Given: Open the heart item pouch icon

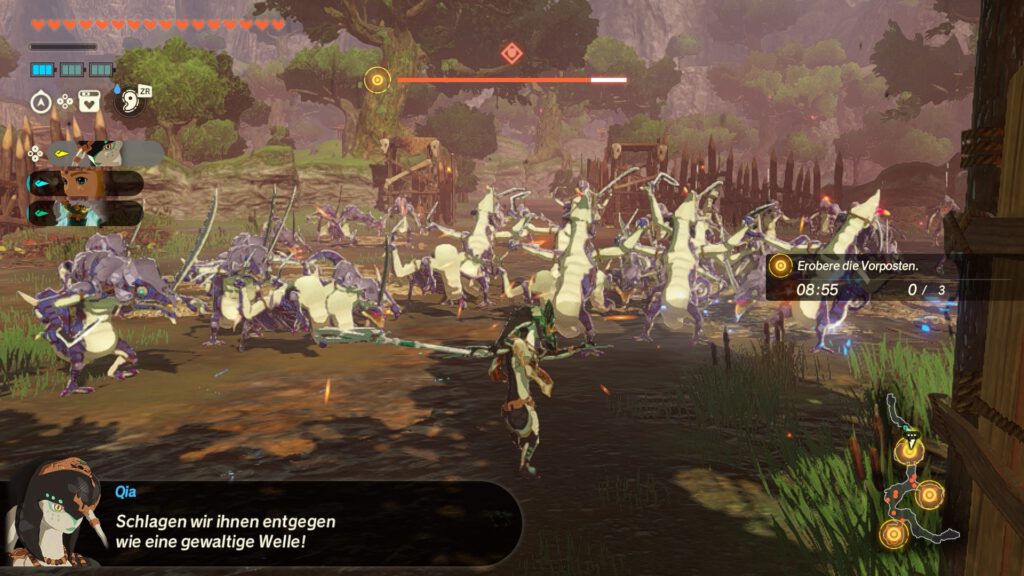Looking at the screenshot, I should tap(89, 101).
